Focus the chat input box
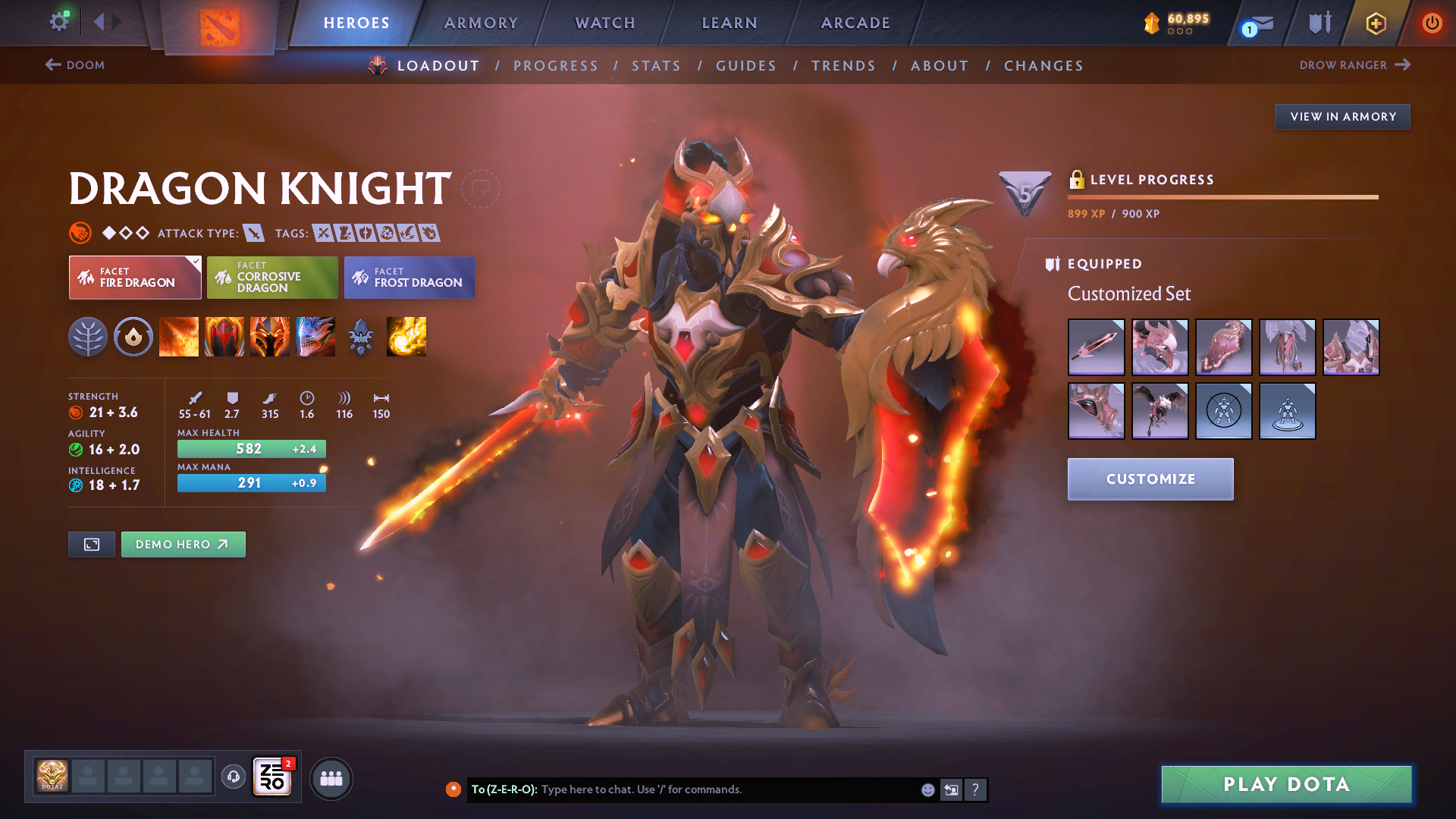 pyautogui.click(x=728, y=789)
